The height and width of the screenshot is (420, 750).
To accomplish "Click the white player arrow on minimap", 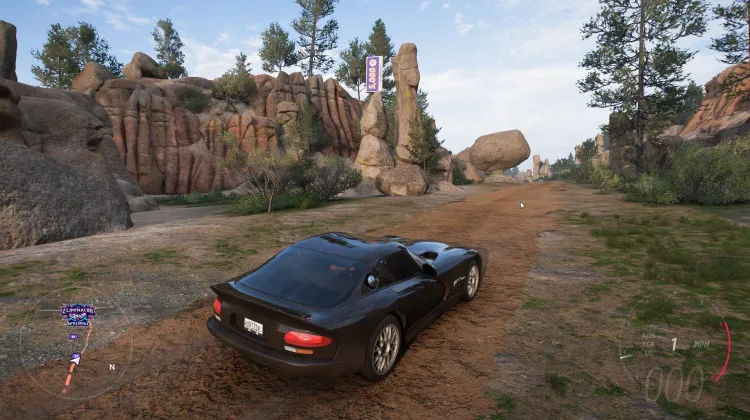I will (75, 359).
